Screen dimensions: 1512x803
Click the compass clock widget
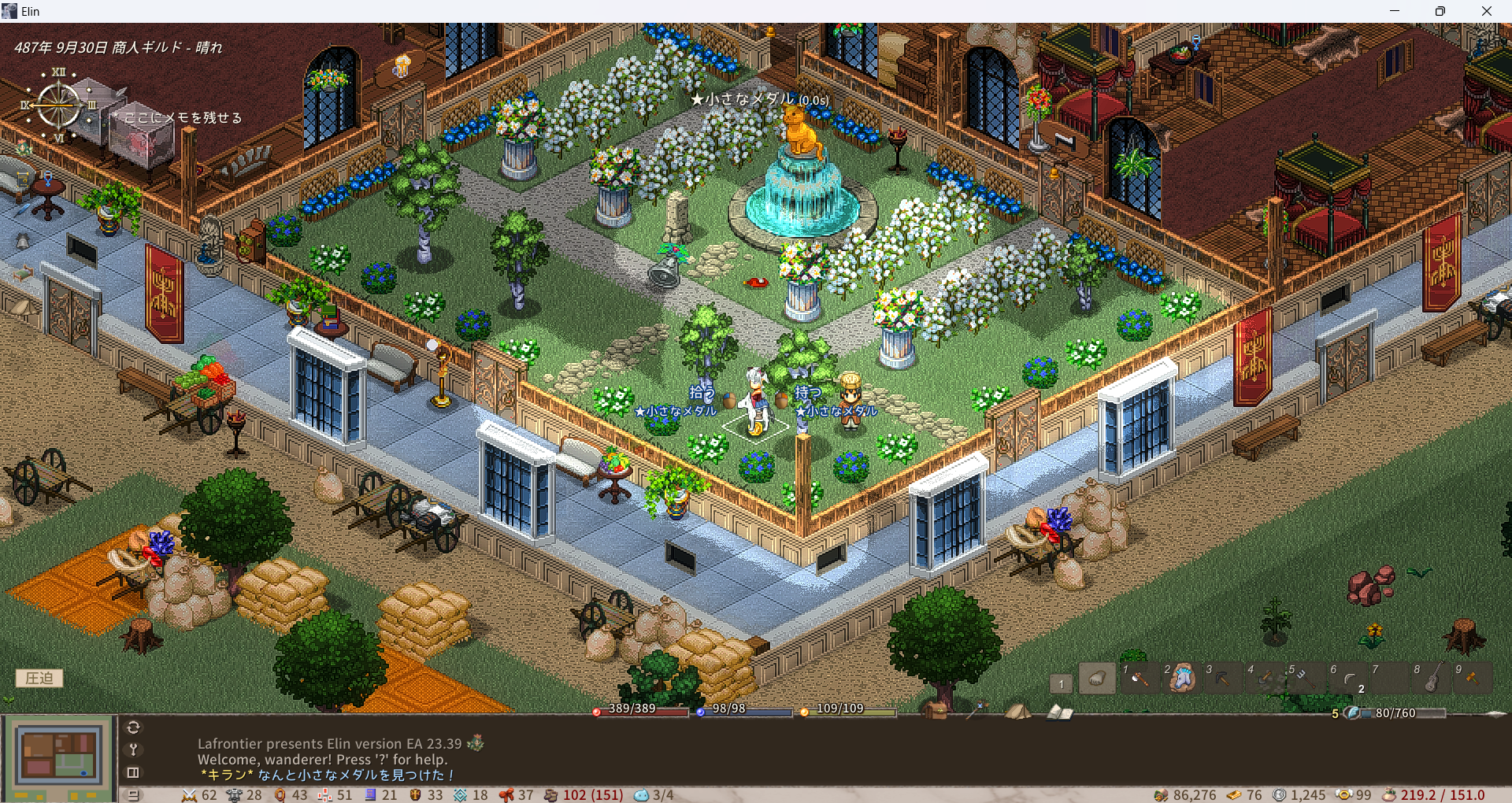(59, 105)
